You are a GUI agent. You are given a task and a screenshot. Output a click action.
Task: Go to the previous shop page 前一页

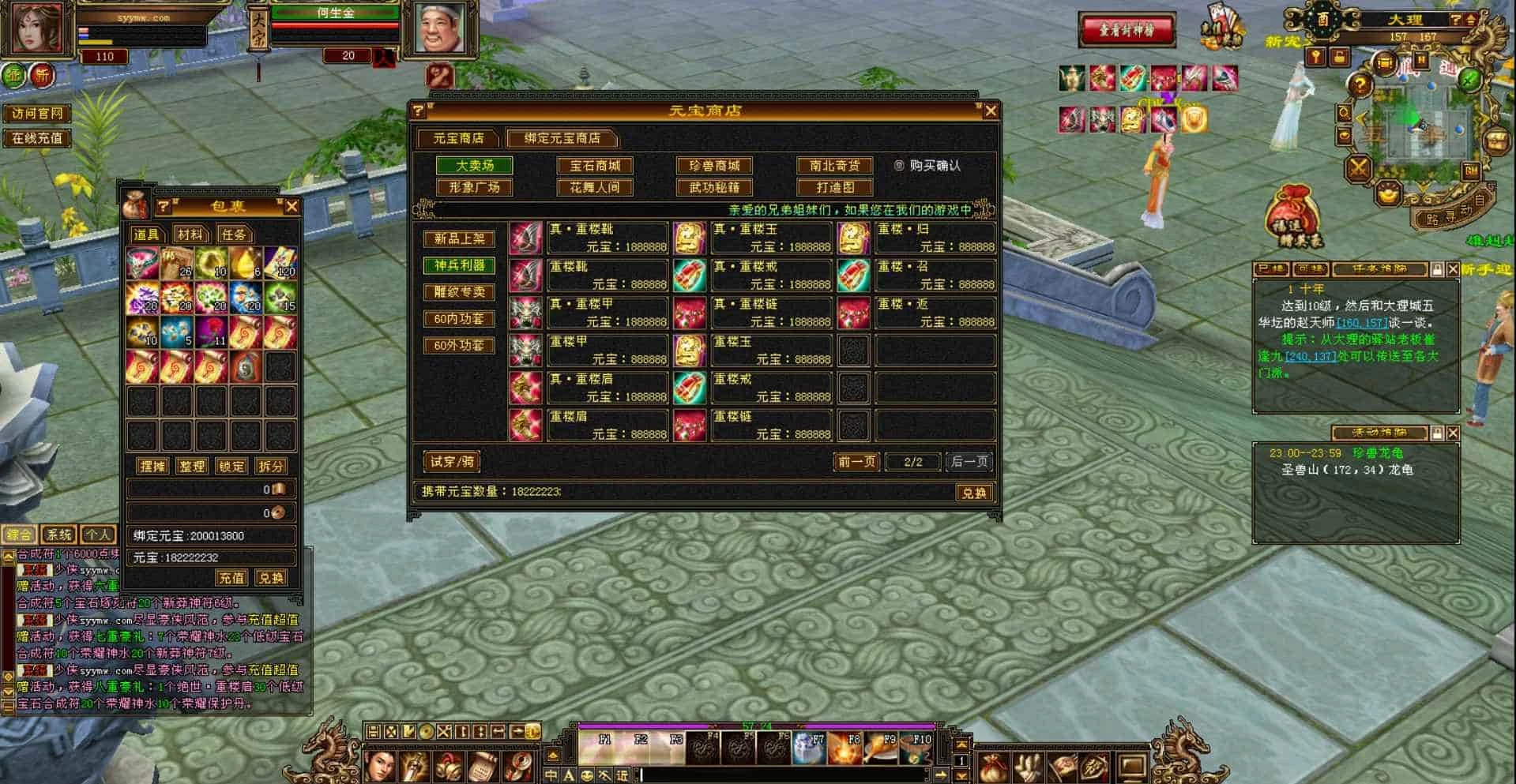click(x=856, y=462)
